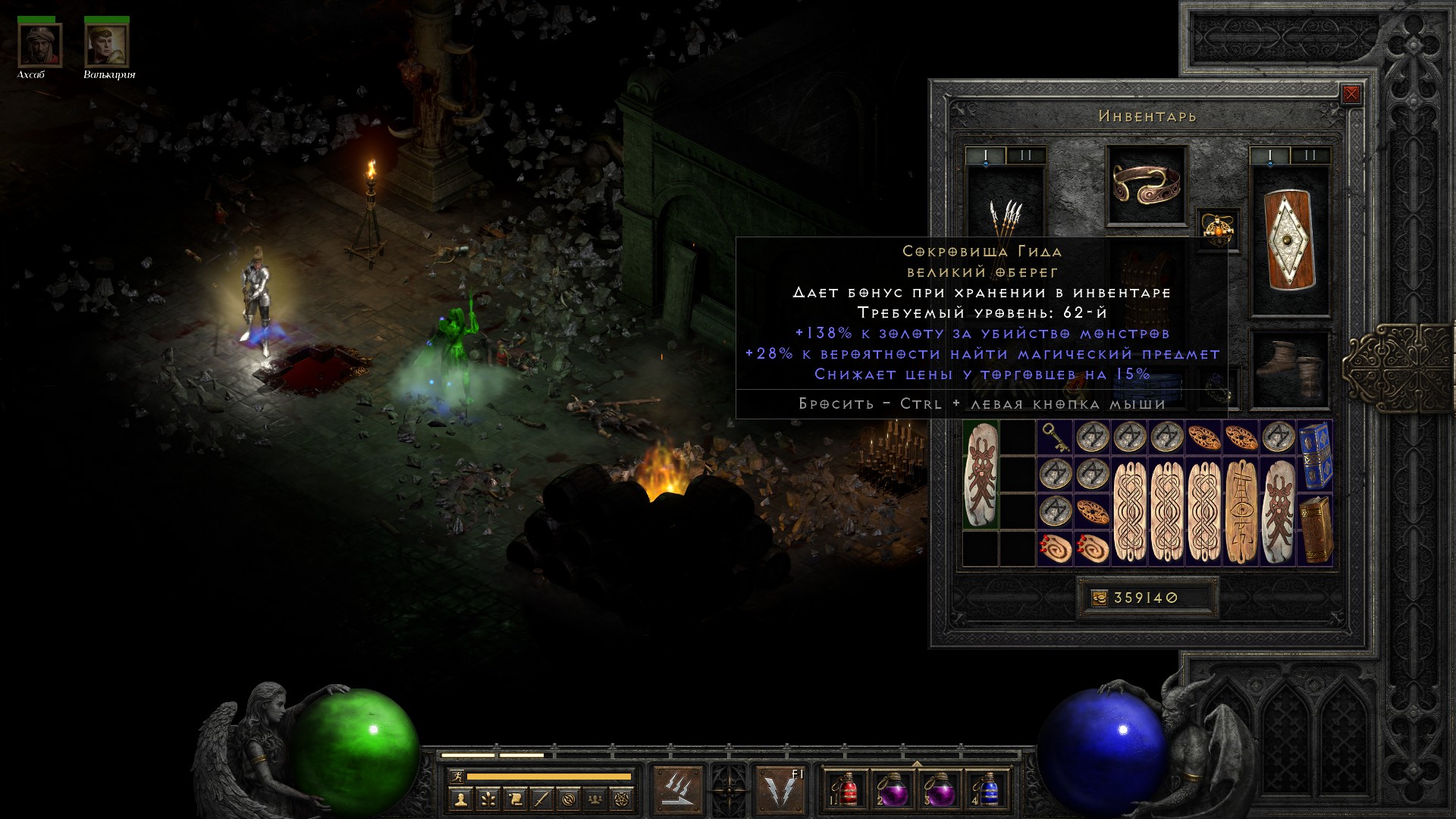The width and height of the screenshot is (1456, 819).
Task: Open the pentagram game menu icon
Action: pos(623,799)
